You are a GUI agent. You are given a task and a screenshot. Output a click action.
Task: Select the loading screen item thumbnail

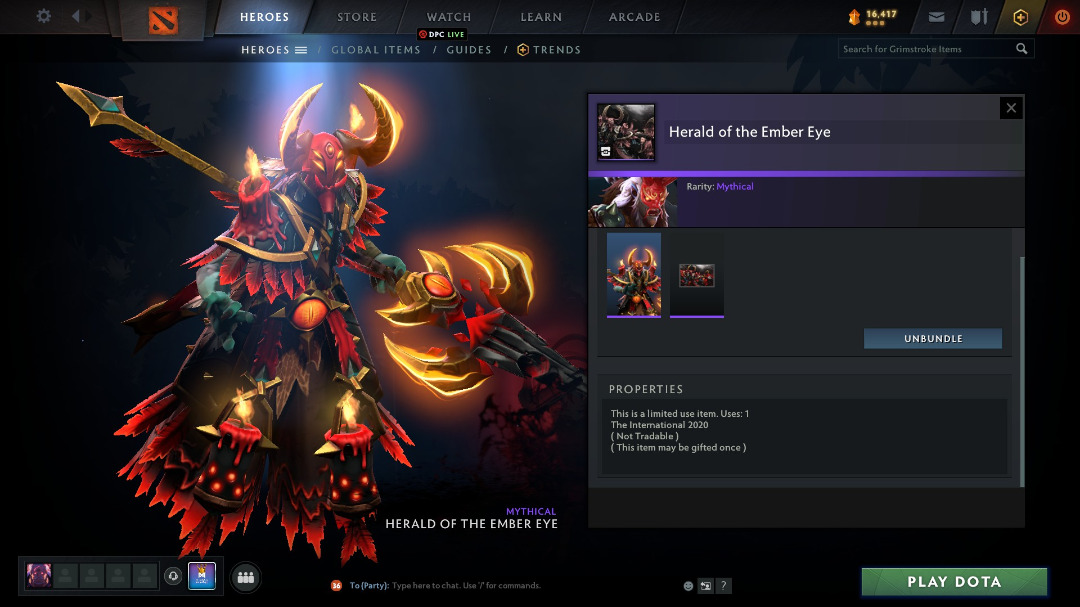point(697,275)
